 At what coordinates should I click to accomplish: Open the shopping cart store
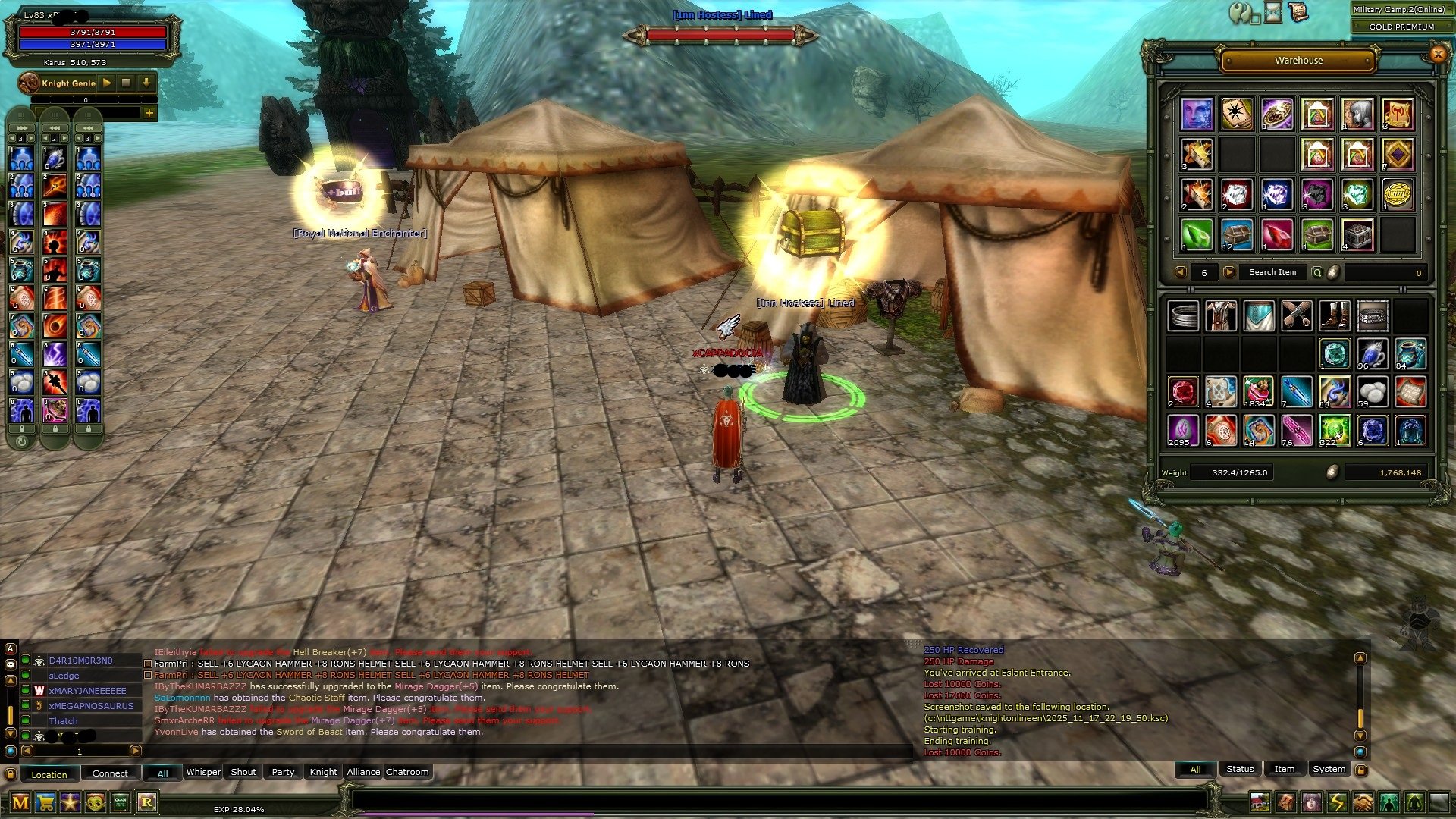(45, 802)
